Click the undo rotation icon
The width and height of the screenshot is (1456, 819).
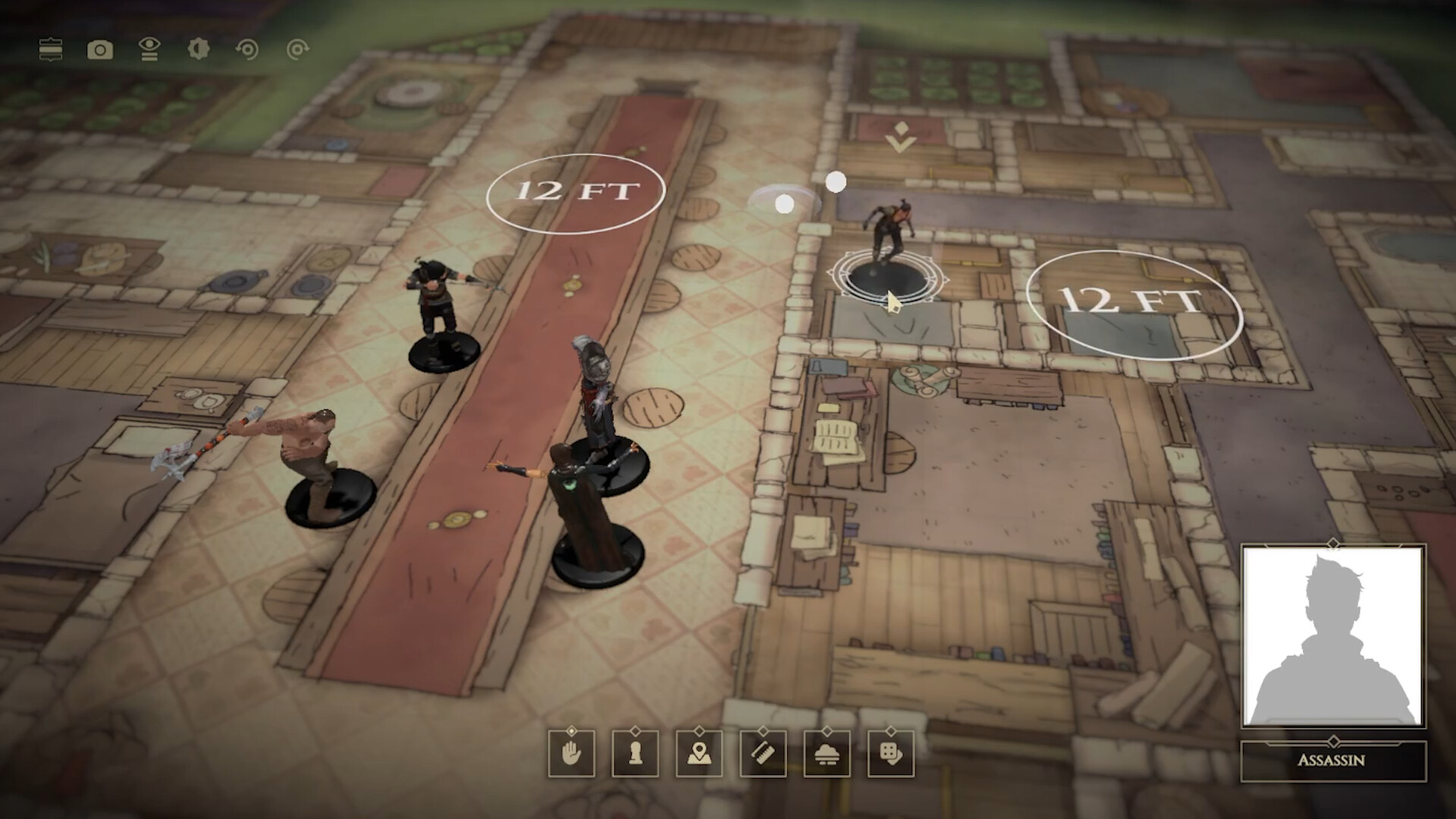247,49
